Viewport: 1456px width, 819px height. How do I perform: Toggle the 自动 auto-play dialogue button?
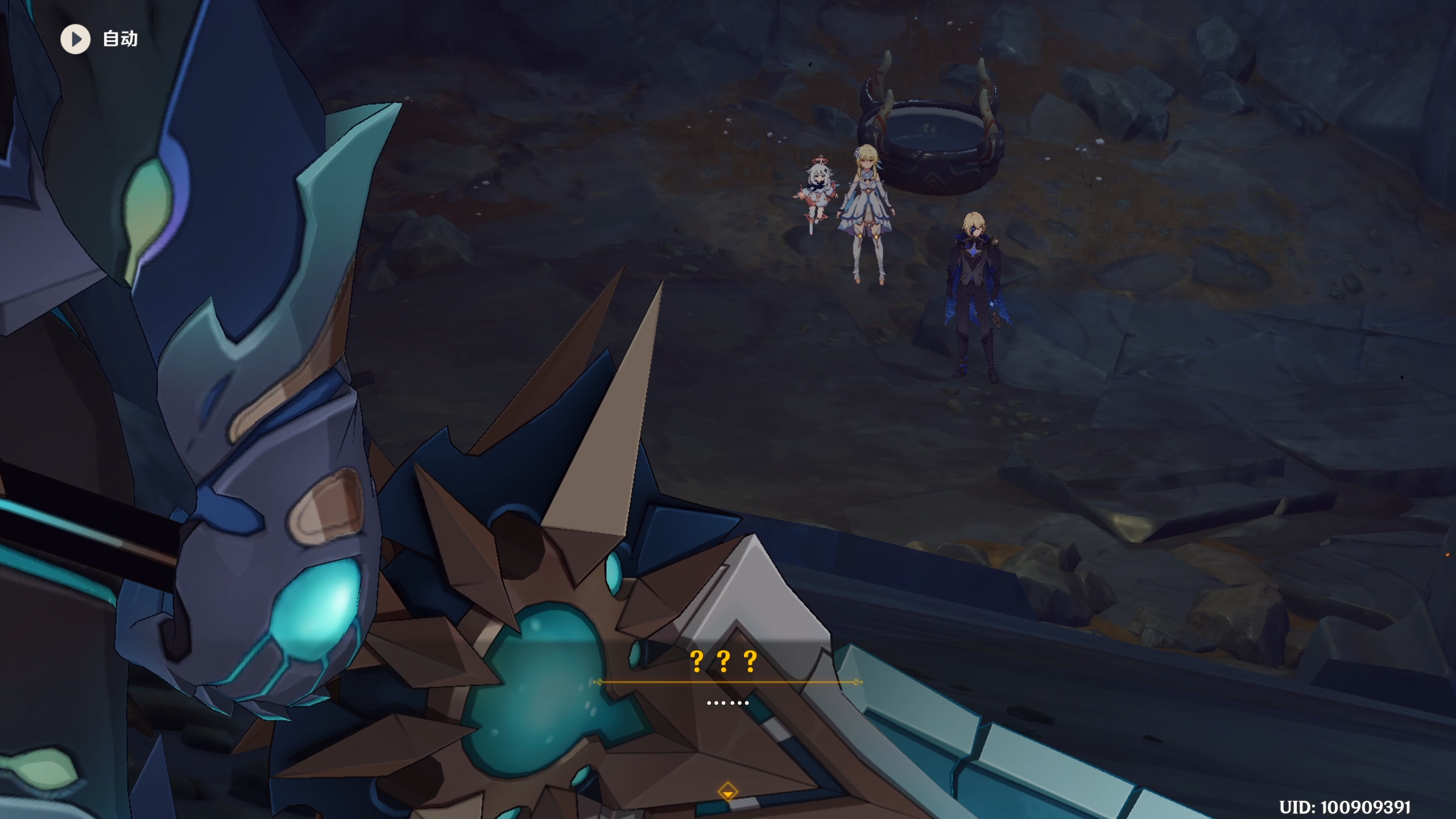click(x=76, y=39)
